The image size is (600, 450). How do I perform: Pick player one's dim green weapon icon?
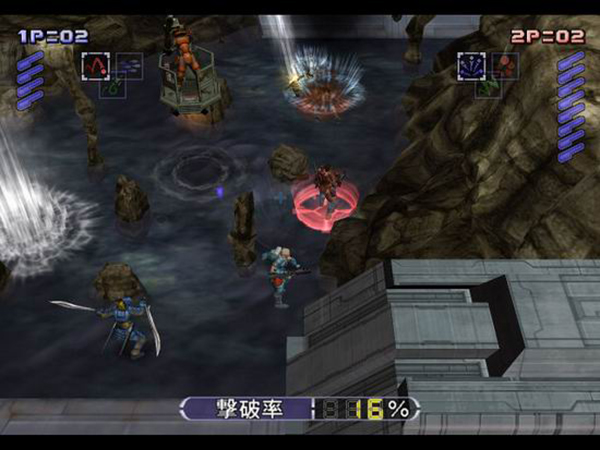[x=112, y=89]
